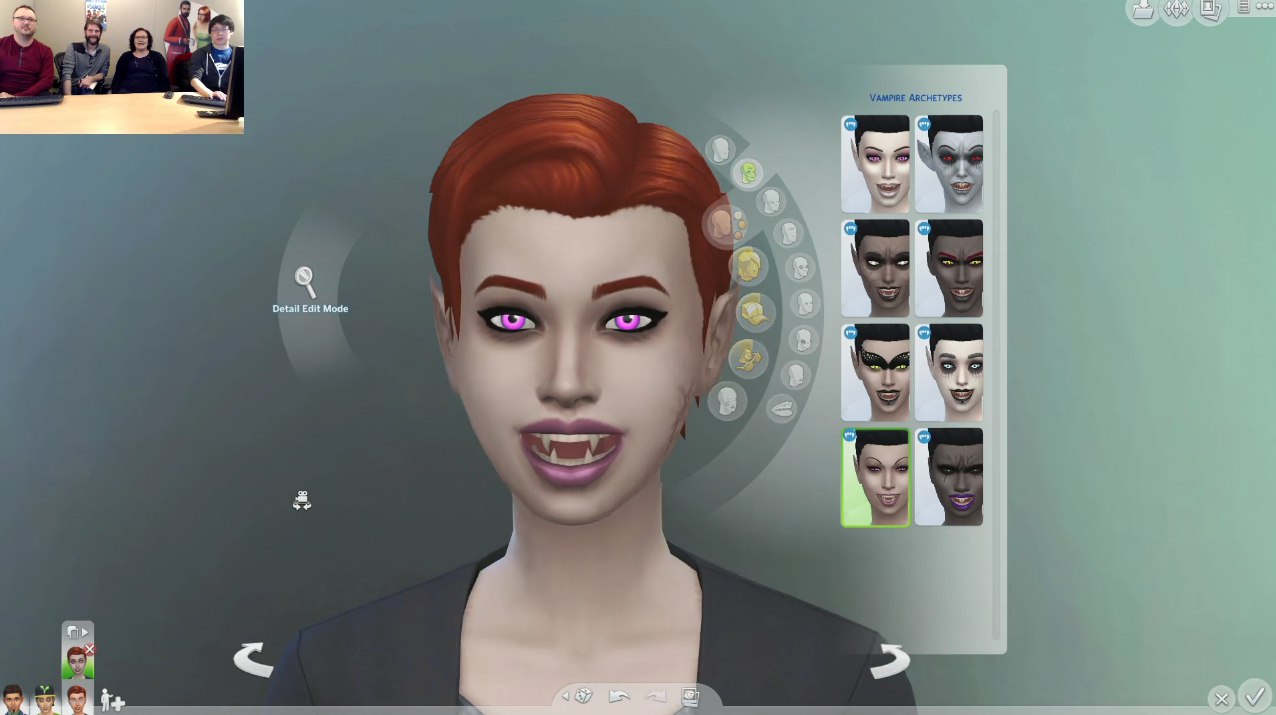Open the gallery folder button
Viewport: 1276px width, 715px height.
[1142, 10]
